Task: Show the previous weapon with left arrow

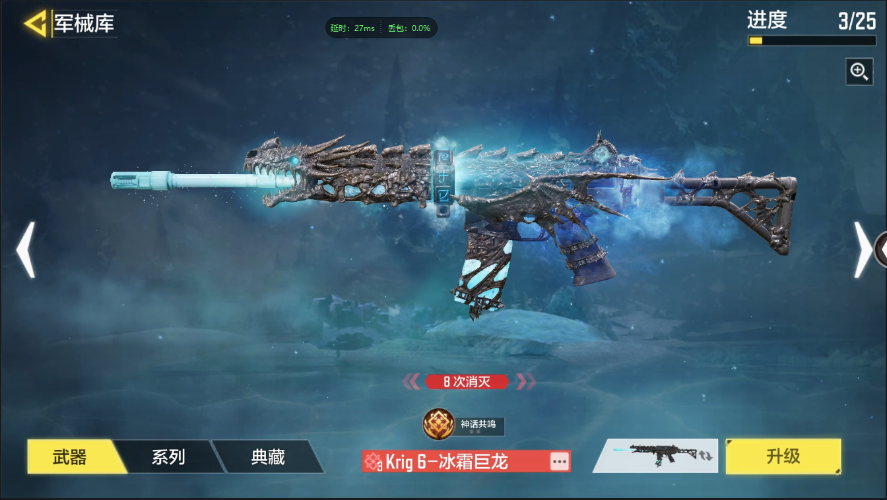Action: coord(25,250)
